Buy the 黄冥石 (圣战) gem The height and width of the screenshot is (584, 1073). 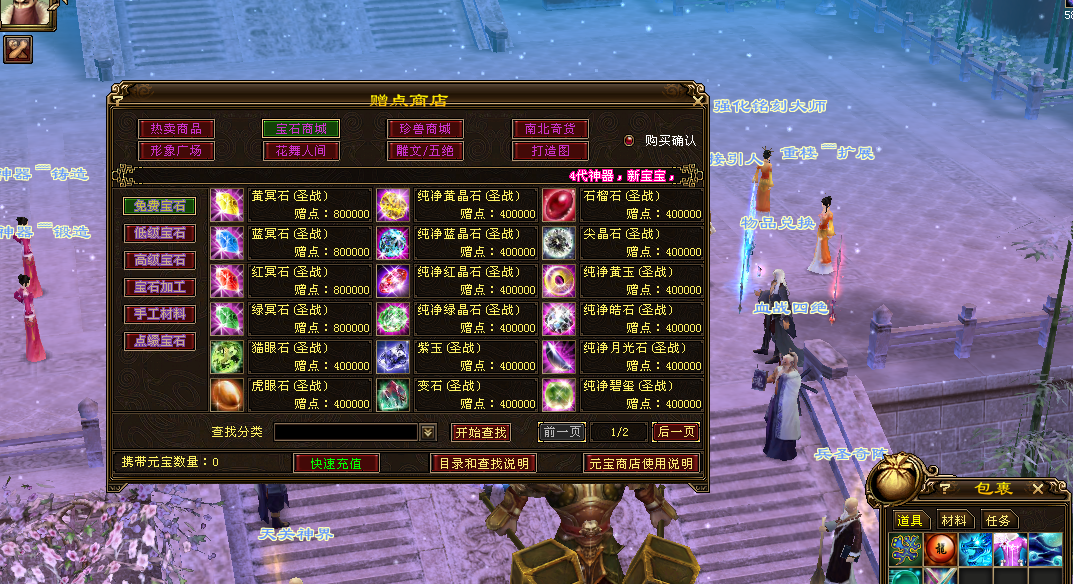coord(227,205)
